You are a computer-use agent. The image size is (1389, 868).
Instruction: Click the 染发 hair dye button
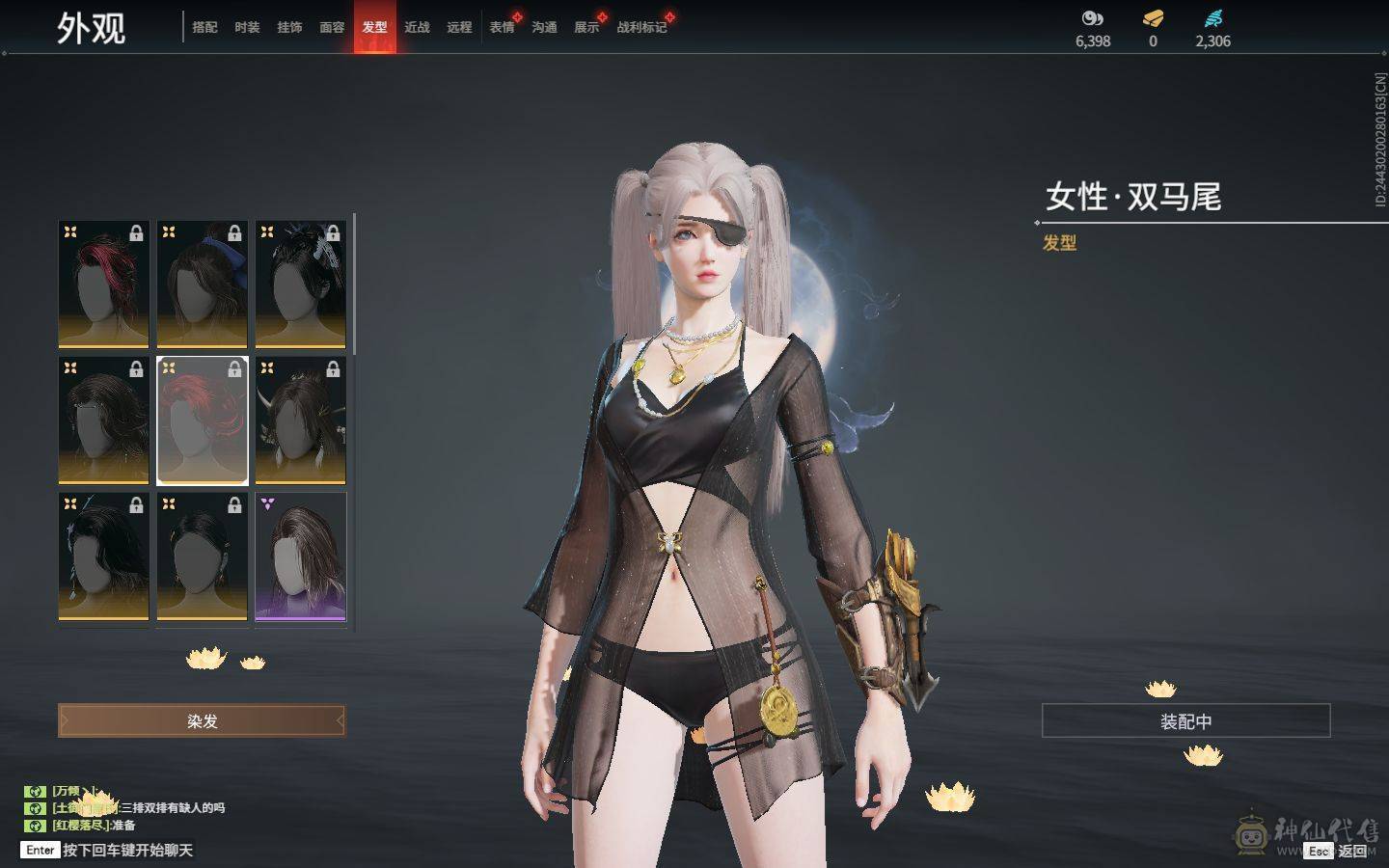coord(202,720)
